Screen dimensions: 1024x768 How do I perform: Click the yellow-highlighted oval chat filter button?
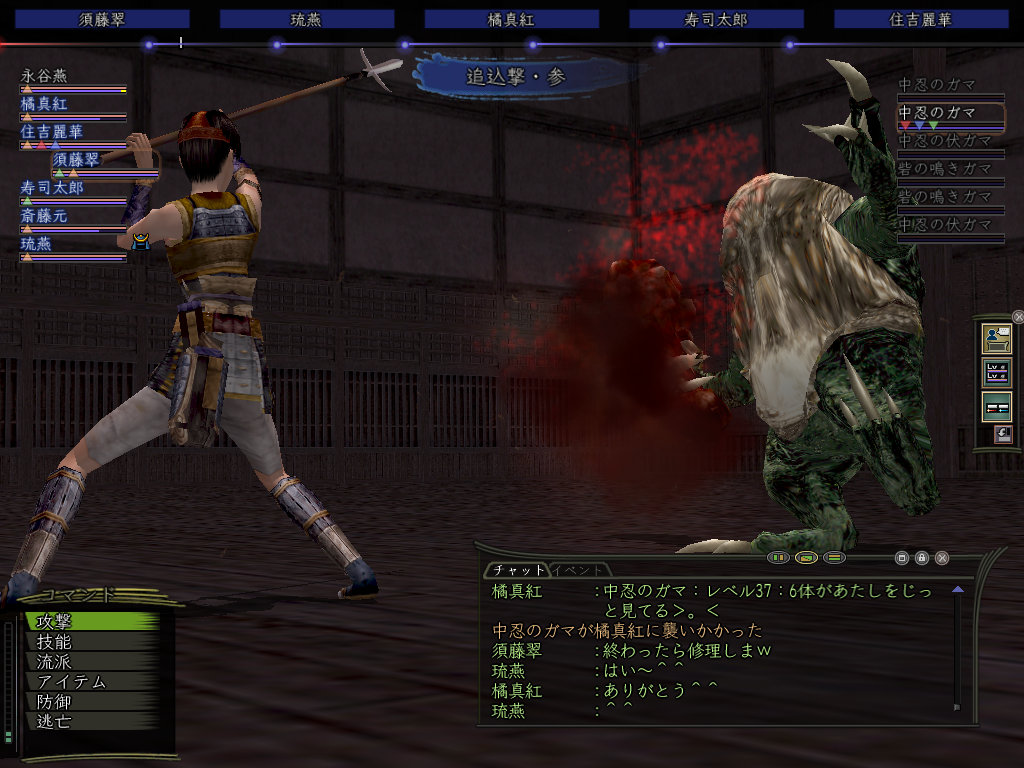tap(807, 557)
